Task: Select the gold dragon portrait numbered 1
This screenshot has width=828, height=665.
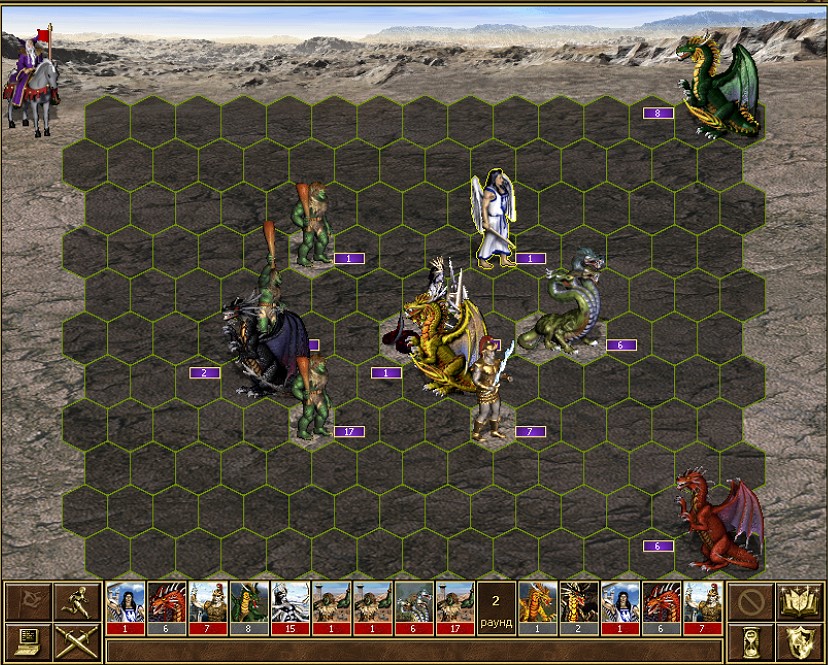Action: pos(537,607)
